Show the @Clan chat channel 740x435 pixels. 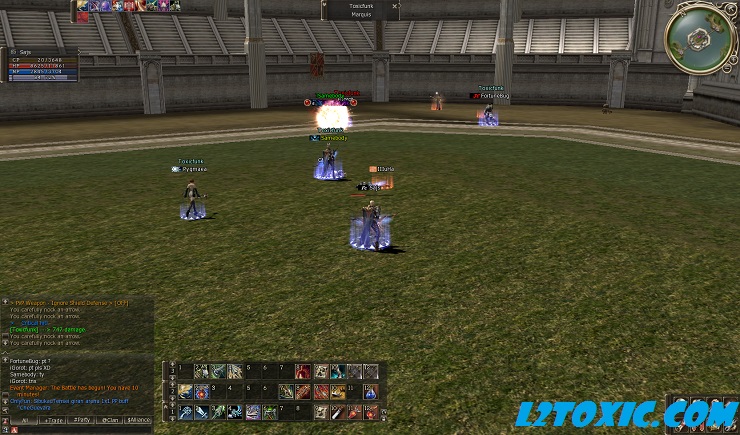109,419
